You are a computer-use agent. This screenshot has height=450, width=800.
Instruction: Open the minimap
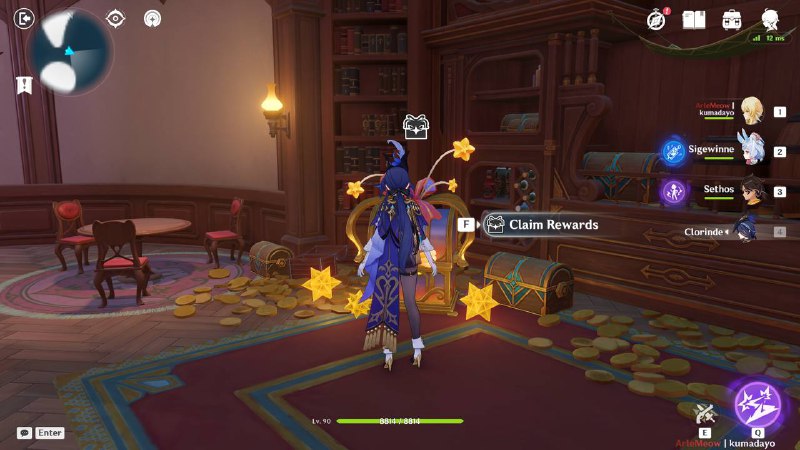click(70, 52)
